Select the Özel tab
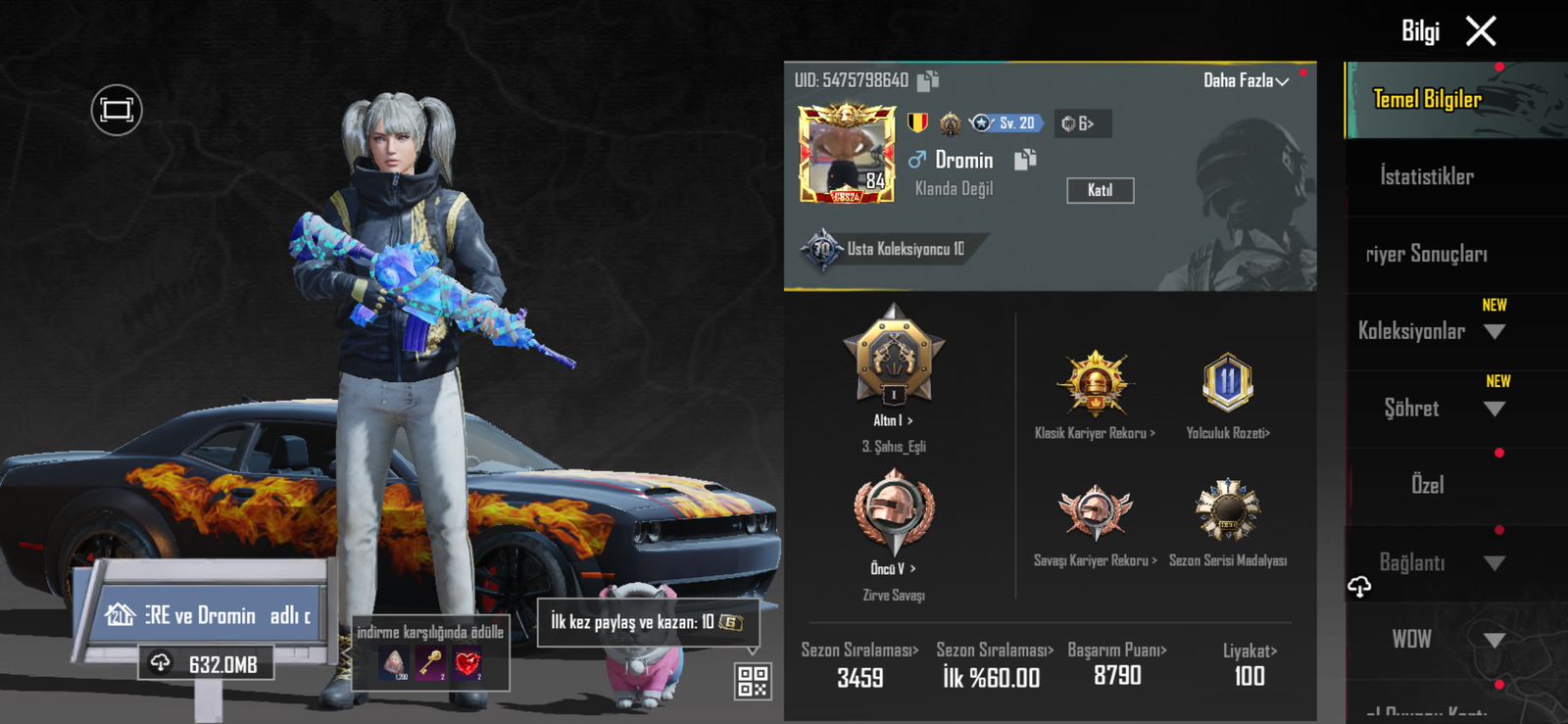1568x724 pixels. coord(1427,485)
